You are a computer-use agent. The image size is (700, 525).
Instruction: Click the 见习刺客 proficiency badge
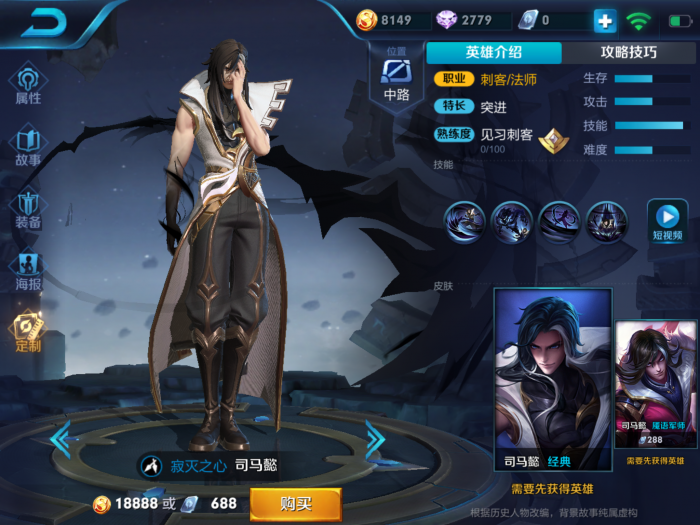coord(548,140)
